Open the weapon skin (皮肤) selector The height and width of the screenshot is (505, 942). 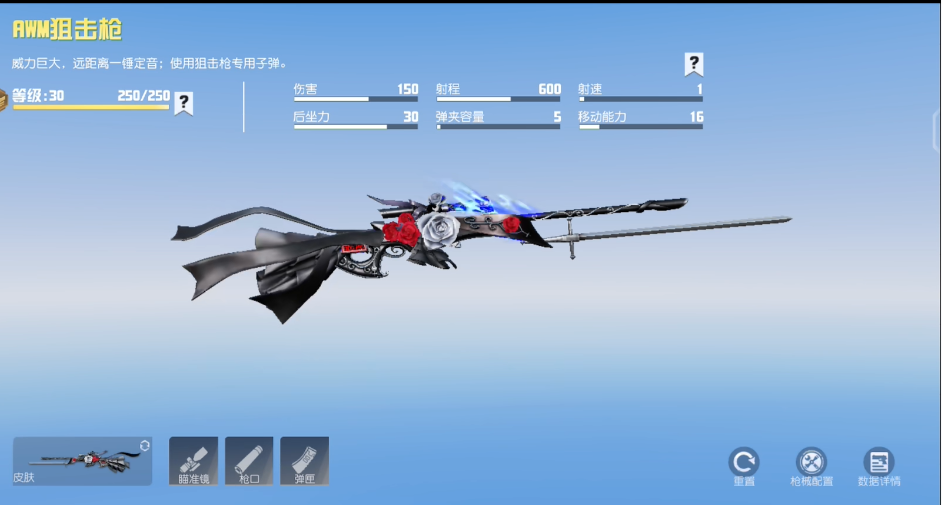[82, 461]
